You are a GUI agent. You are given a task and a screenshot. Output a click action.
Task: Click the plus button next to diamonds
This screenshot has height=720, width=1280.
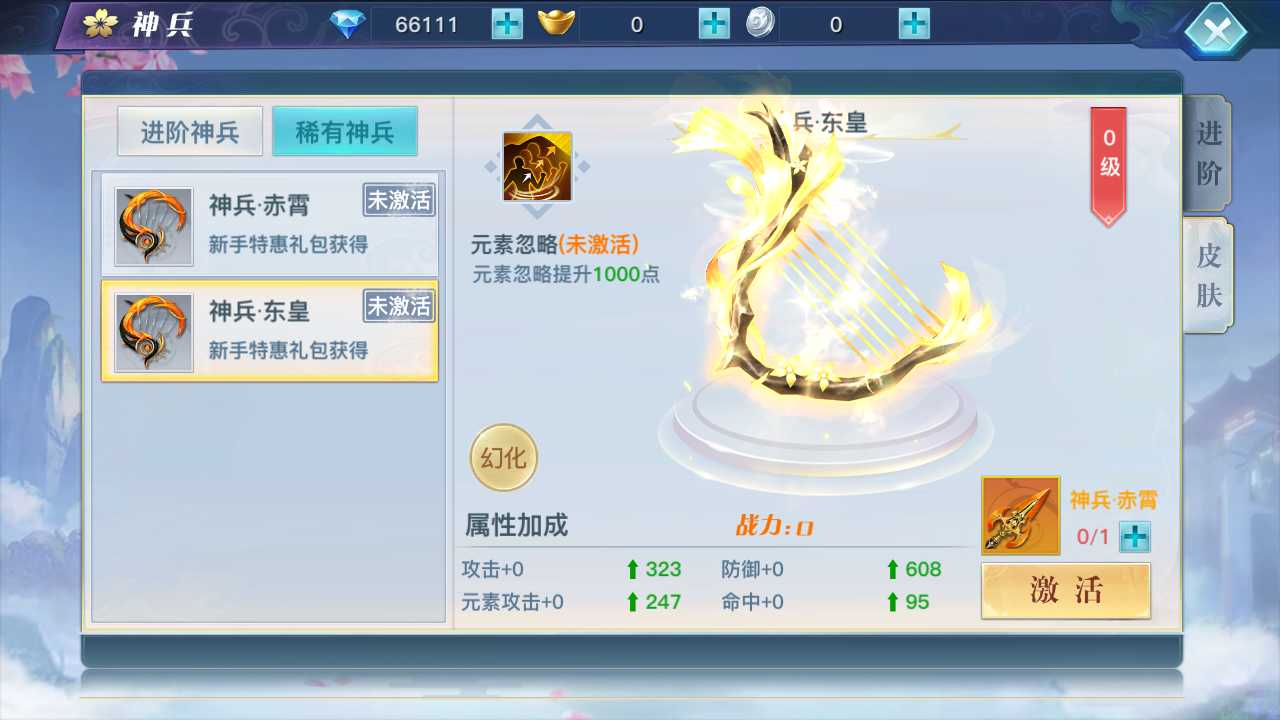506,23
